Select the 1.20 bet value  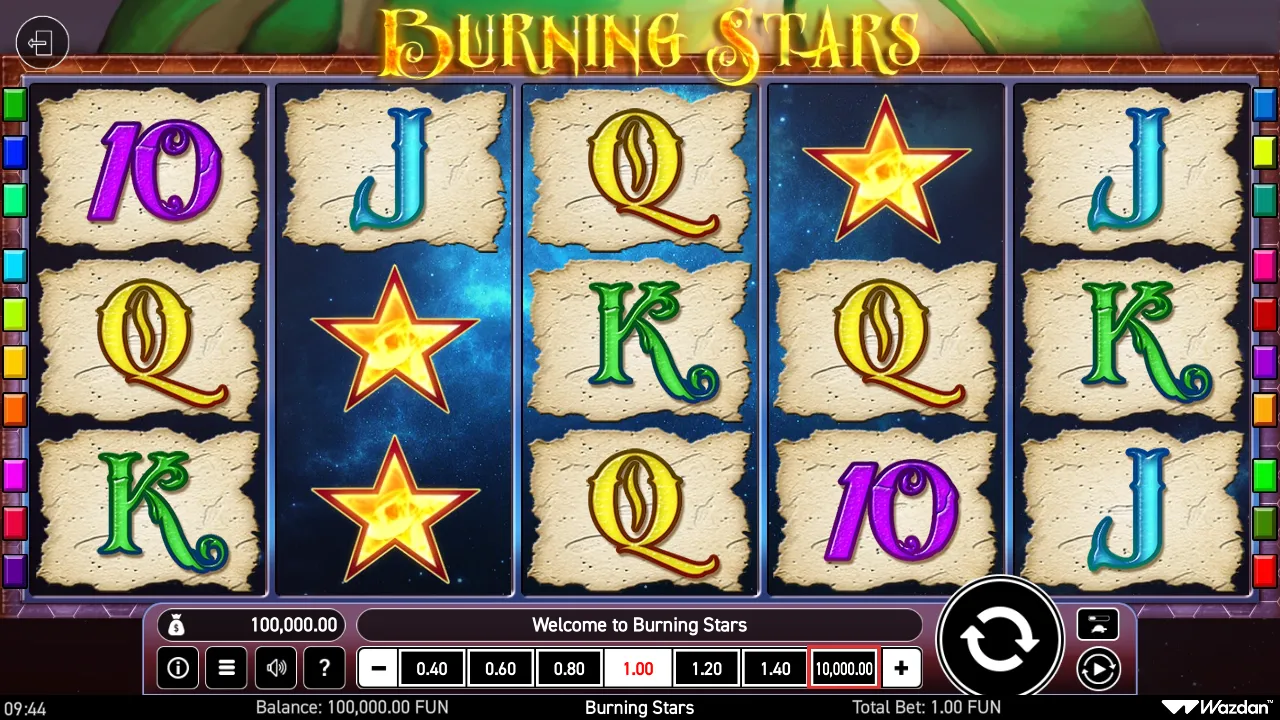click(x=706, y=668)
